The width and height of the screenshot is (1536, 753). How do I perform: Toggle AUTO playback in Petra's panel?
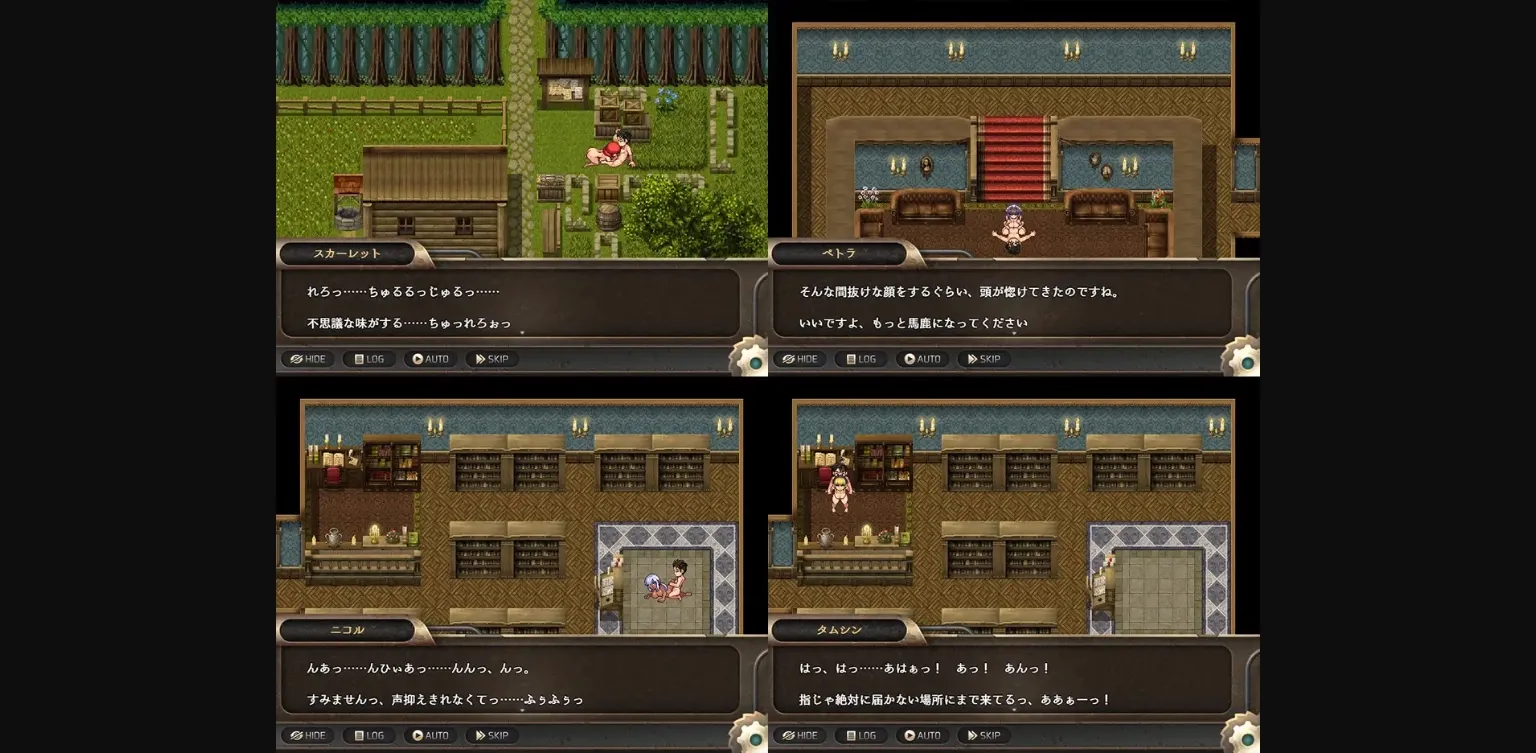(x=922, y=359)
